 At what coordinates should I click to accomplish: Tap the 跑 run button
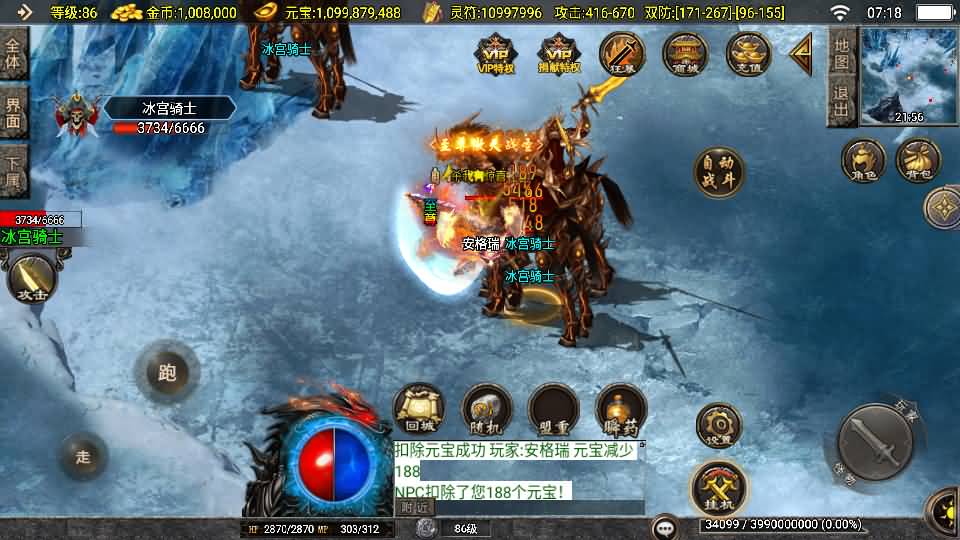[167, 373]
